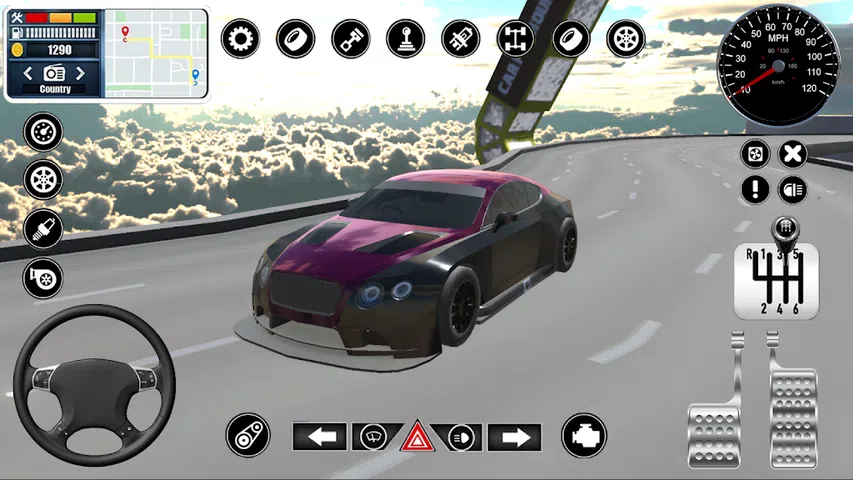Tap the spark plug icon
853x480 pixels.
pos(43,229)
